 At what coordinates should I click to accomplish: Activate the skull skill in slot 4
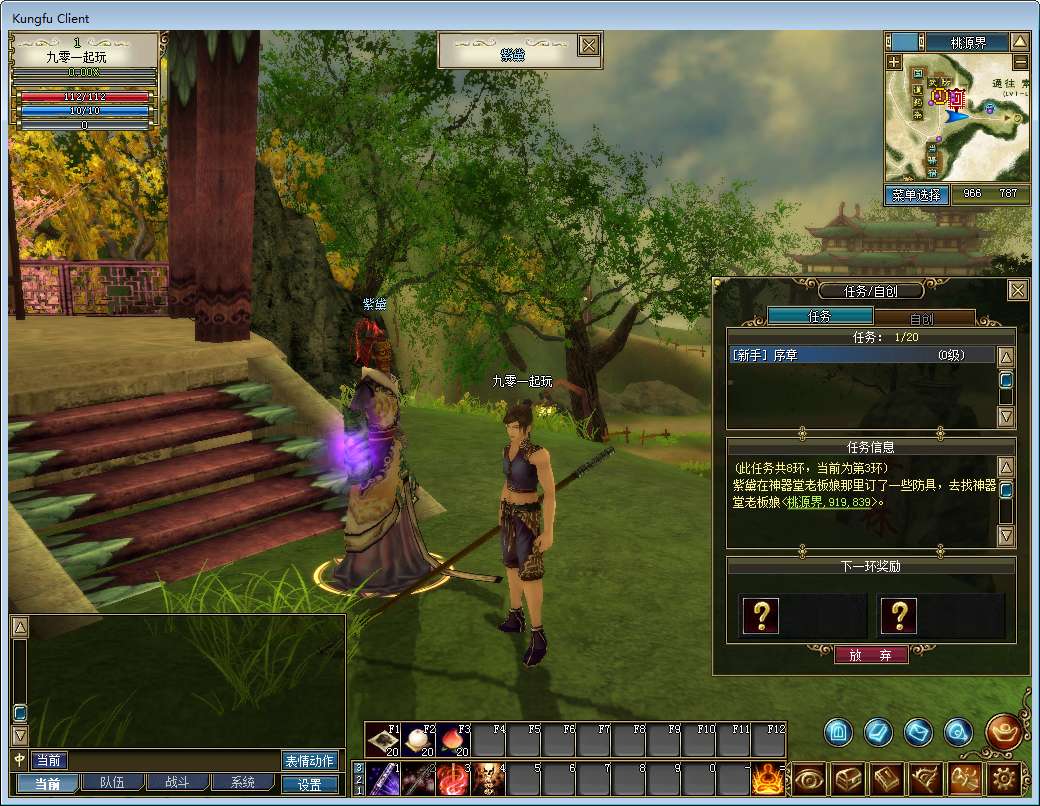click(x=487, y=778)
